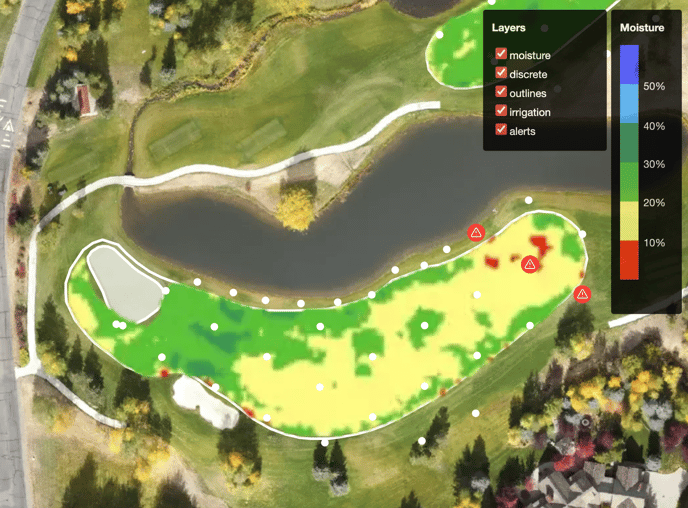688x508 pixels.
Task: Disable the alerts layer checkbox
Action: coord(501,131)
